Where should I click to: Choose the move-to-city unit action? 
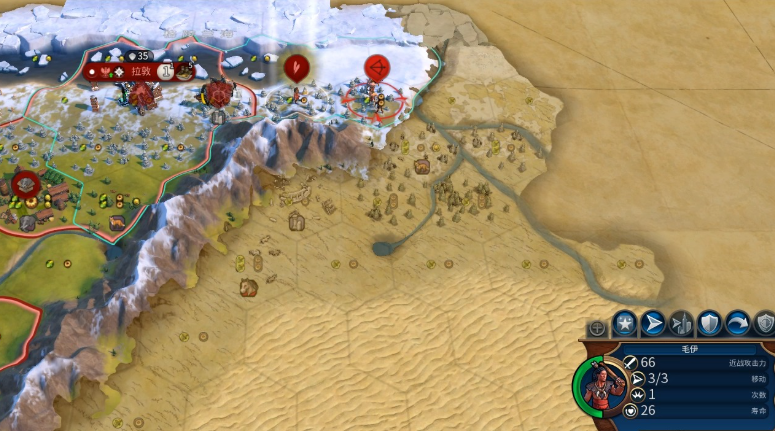pos(681,323)
